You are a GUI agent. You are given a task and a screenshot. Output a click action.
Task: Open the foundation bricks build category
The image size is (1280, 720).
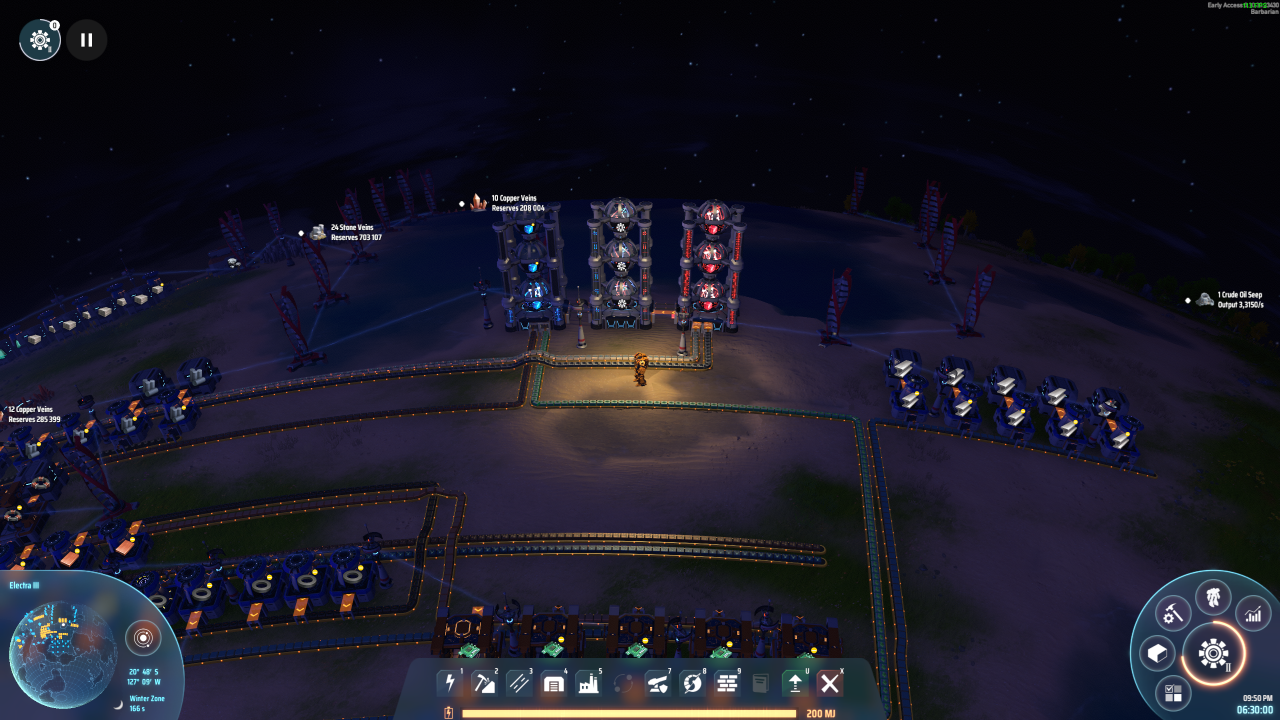[727, 683]
